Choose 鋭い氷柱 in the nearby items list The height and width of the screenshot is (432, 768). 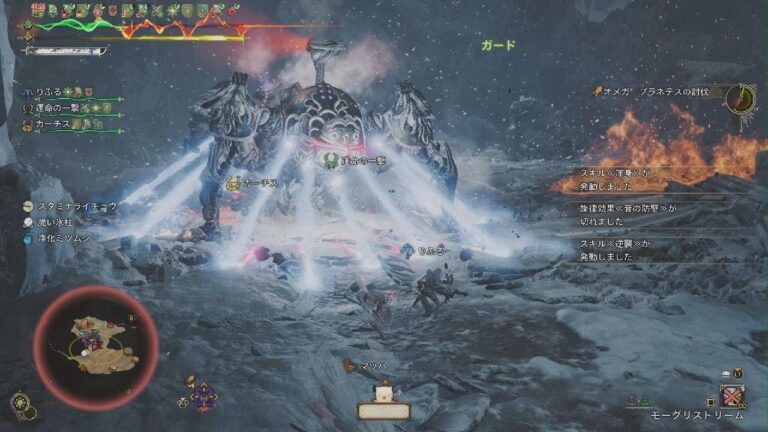[x=61, y=222]
